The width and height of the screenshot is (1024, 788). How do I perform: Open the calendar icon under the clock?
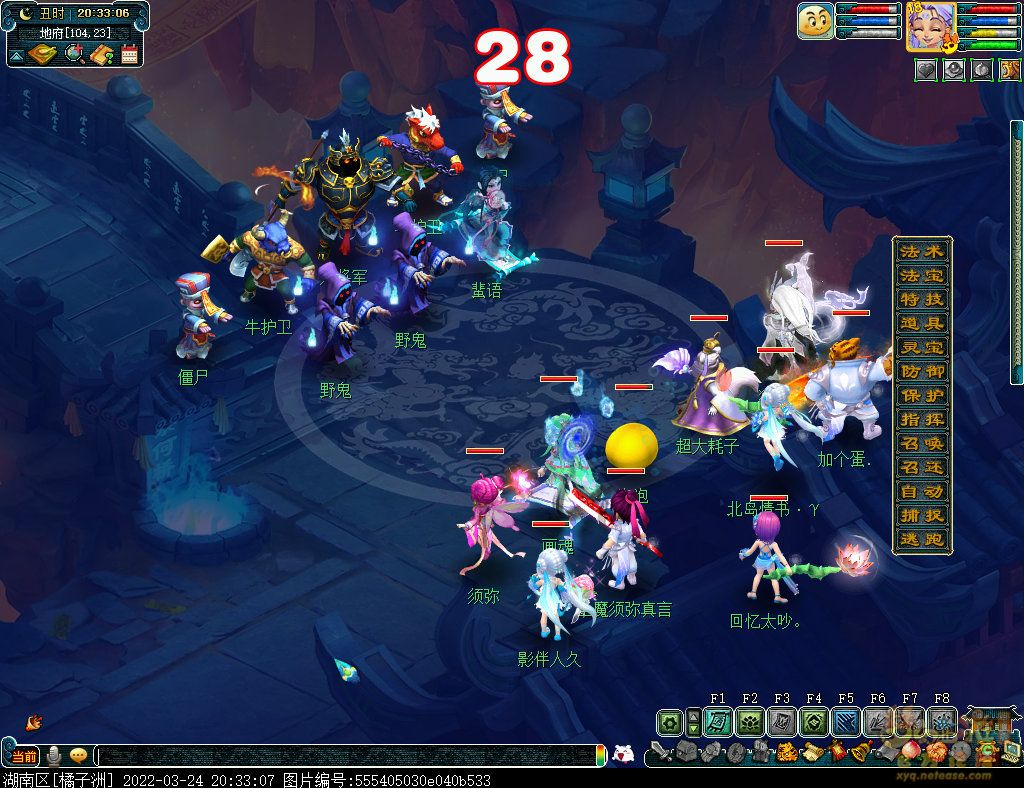(x=129, y=54)
